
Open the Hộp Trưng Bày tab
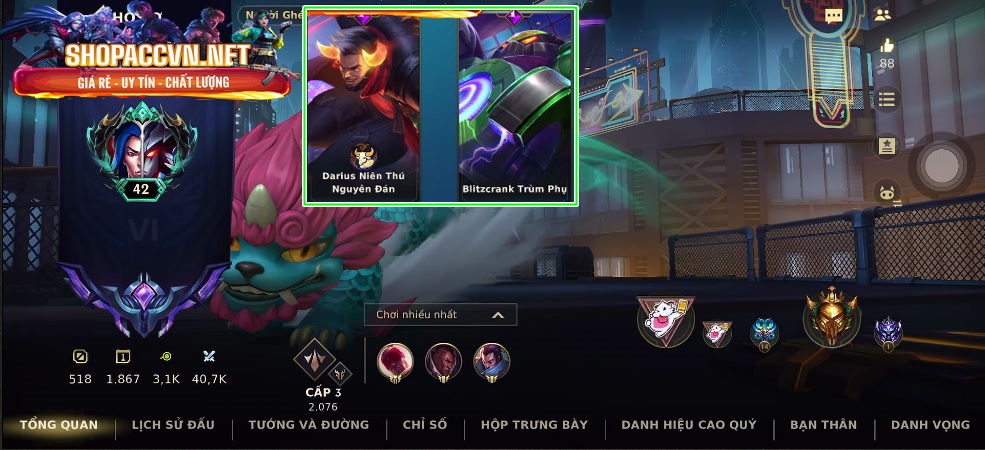coord(534,425)
